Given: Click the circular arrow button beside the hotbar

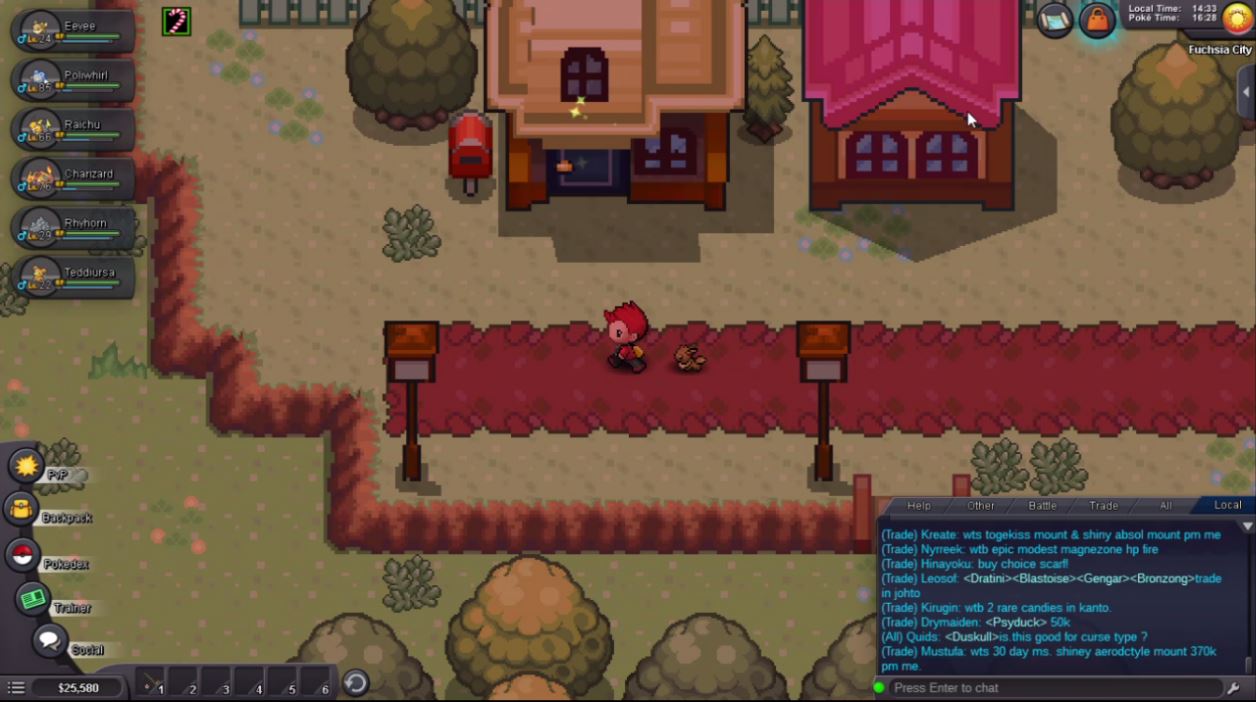Looking at the screenshot, I should (x=356, y=683).
